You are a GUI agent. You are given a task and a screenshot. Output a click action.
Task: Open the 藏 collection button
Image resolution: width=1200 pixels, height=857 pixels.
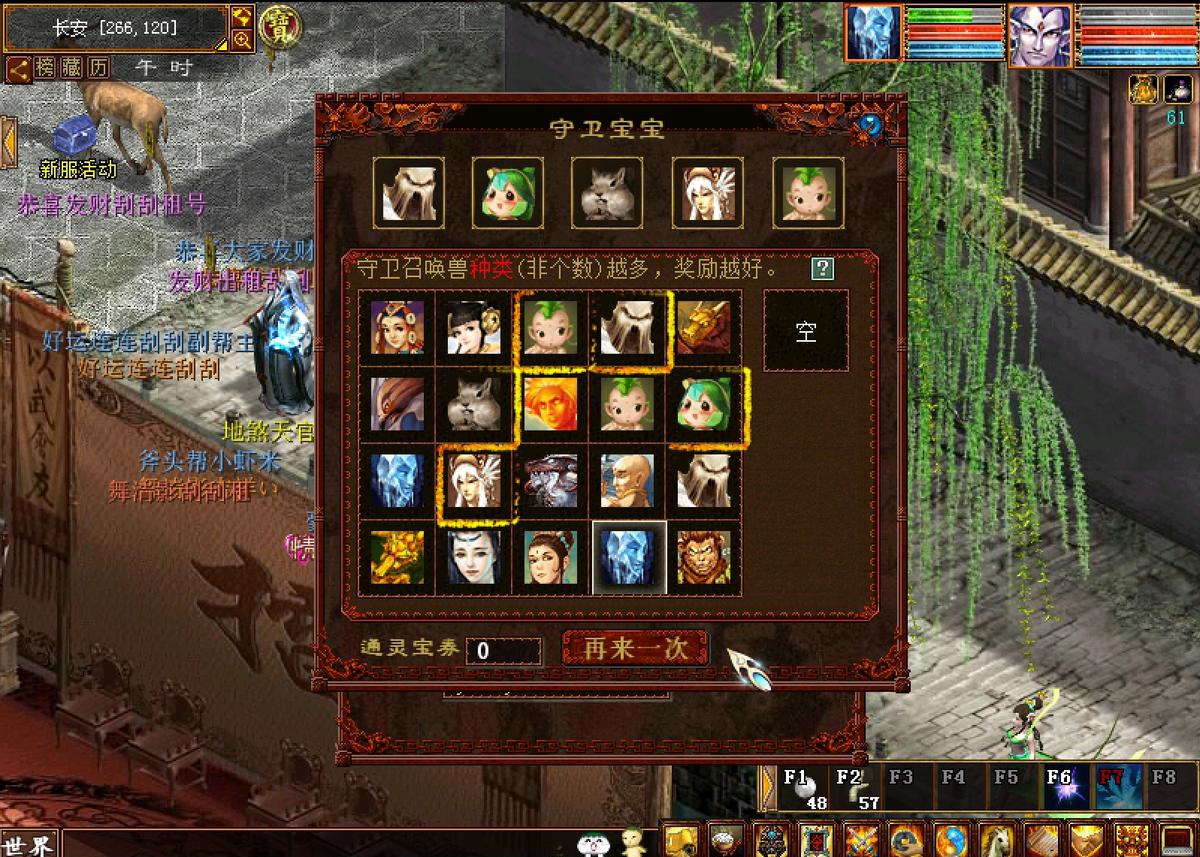tap(71, 68)
